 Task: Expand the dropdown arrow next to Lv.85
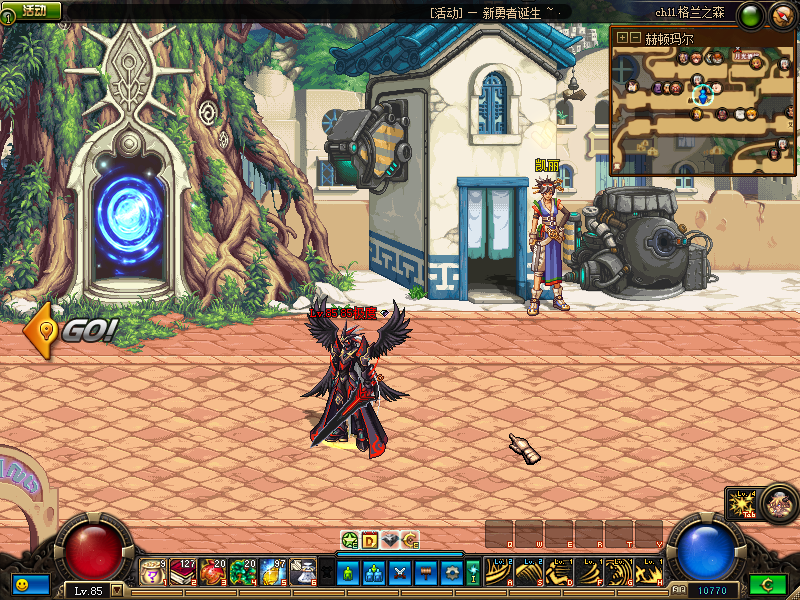point(117,590)
